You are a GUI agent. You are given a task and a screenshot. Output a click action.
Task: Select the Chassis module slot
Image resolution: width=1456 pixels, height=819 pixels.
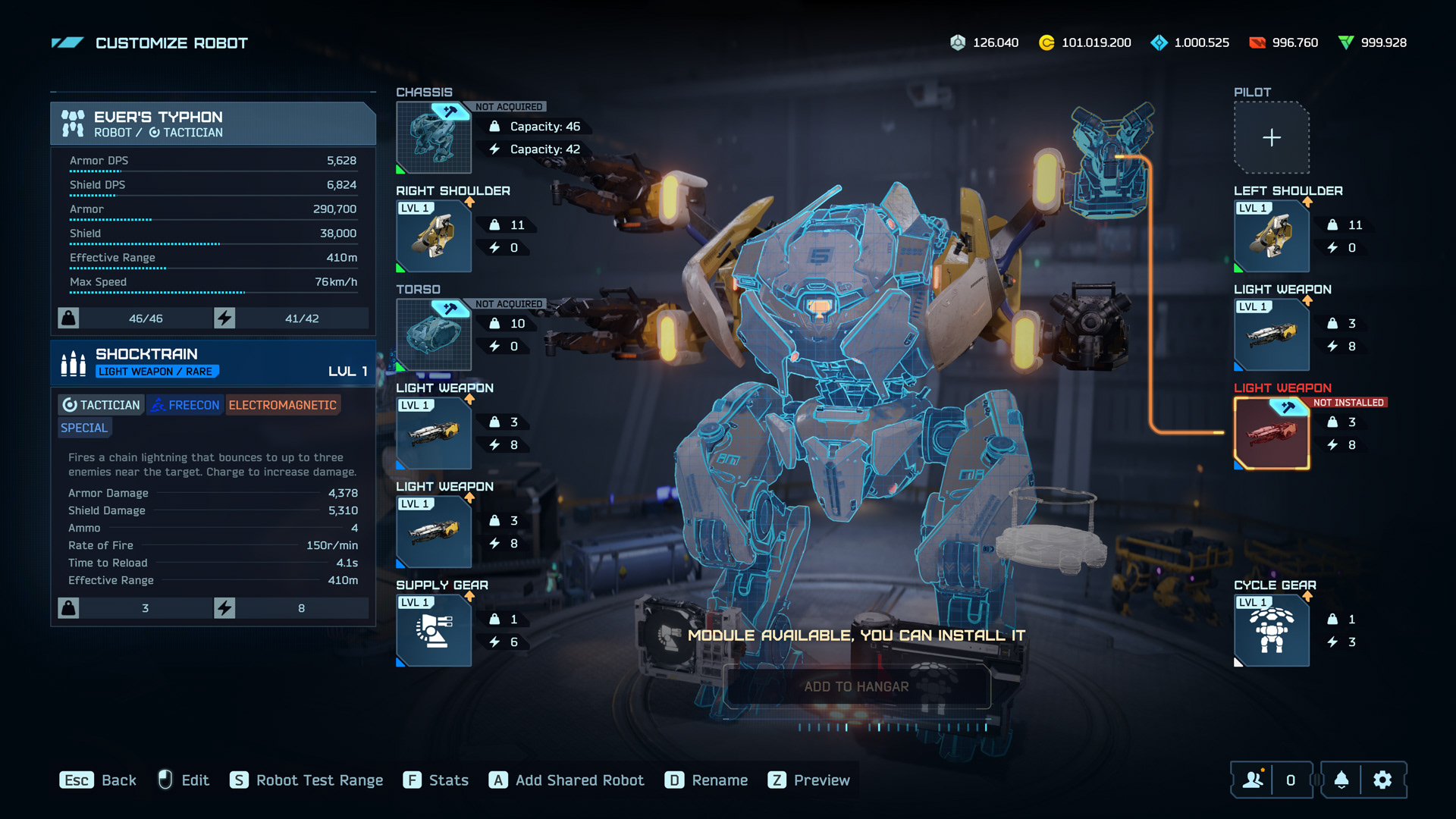tap(434, 138)
